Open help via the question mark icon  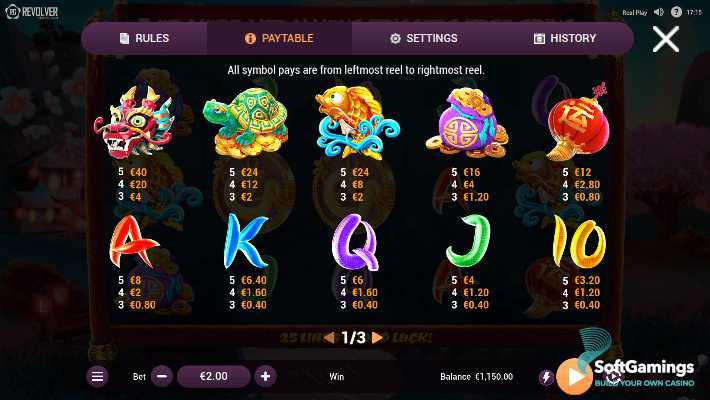tap(675, 12)
